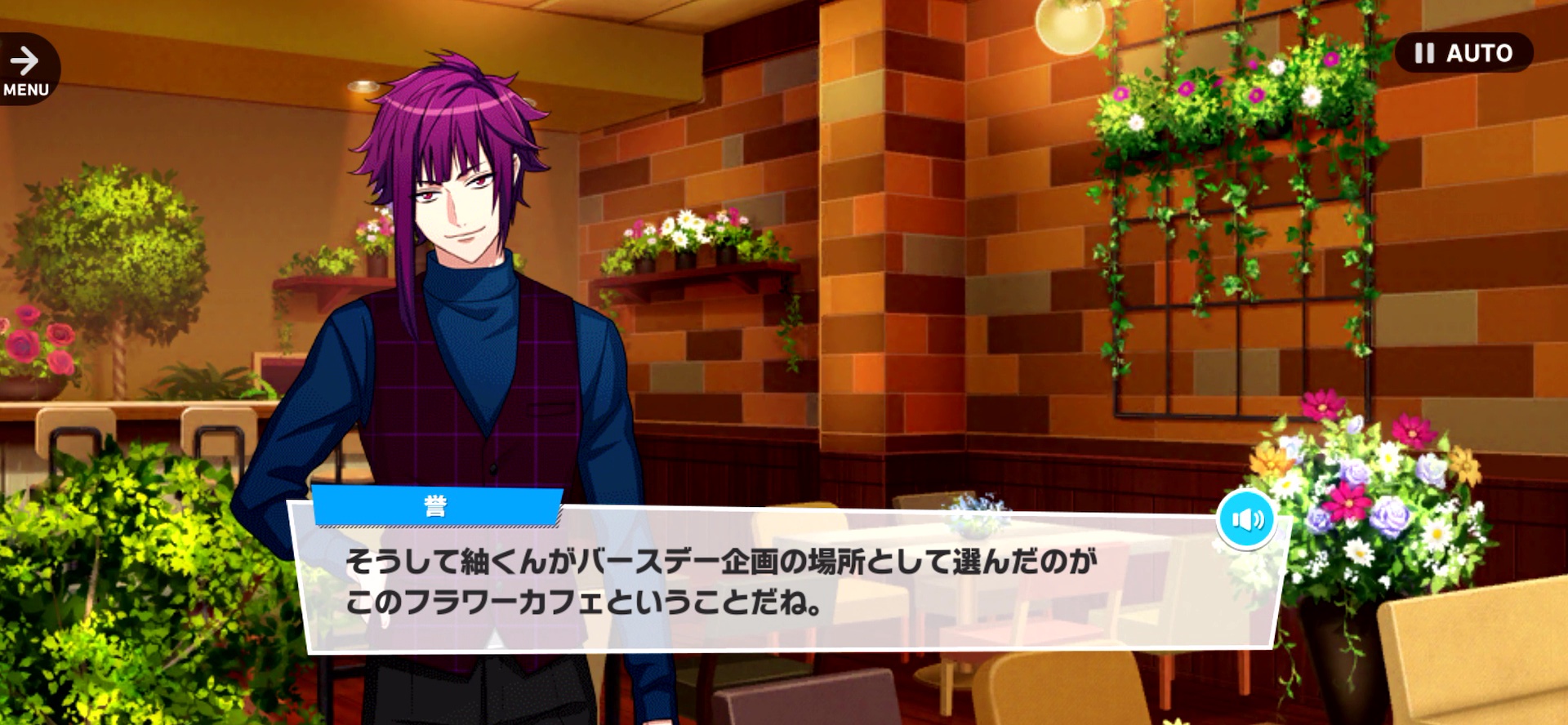Toggle the AUTO playback button
This screenshot has height=725, width=1568.
click(1463, 53)
